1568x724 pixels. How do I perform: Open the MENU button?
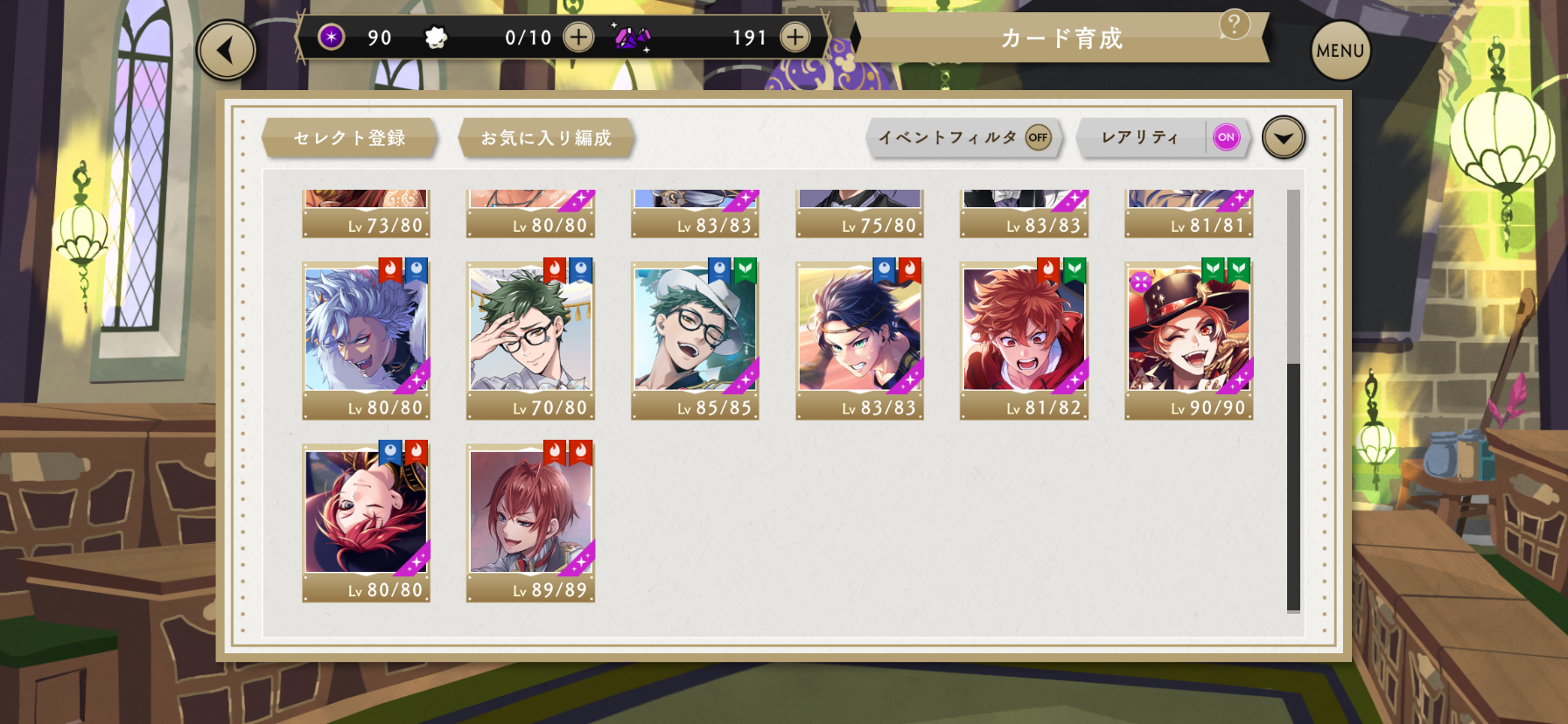click(x=1340, y=51)
